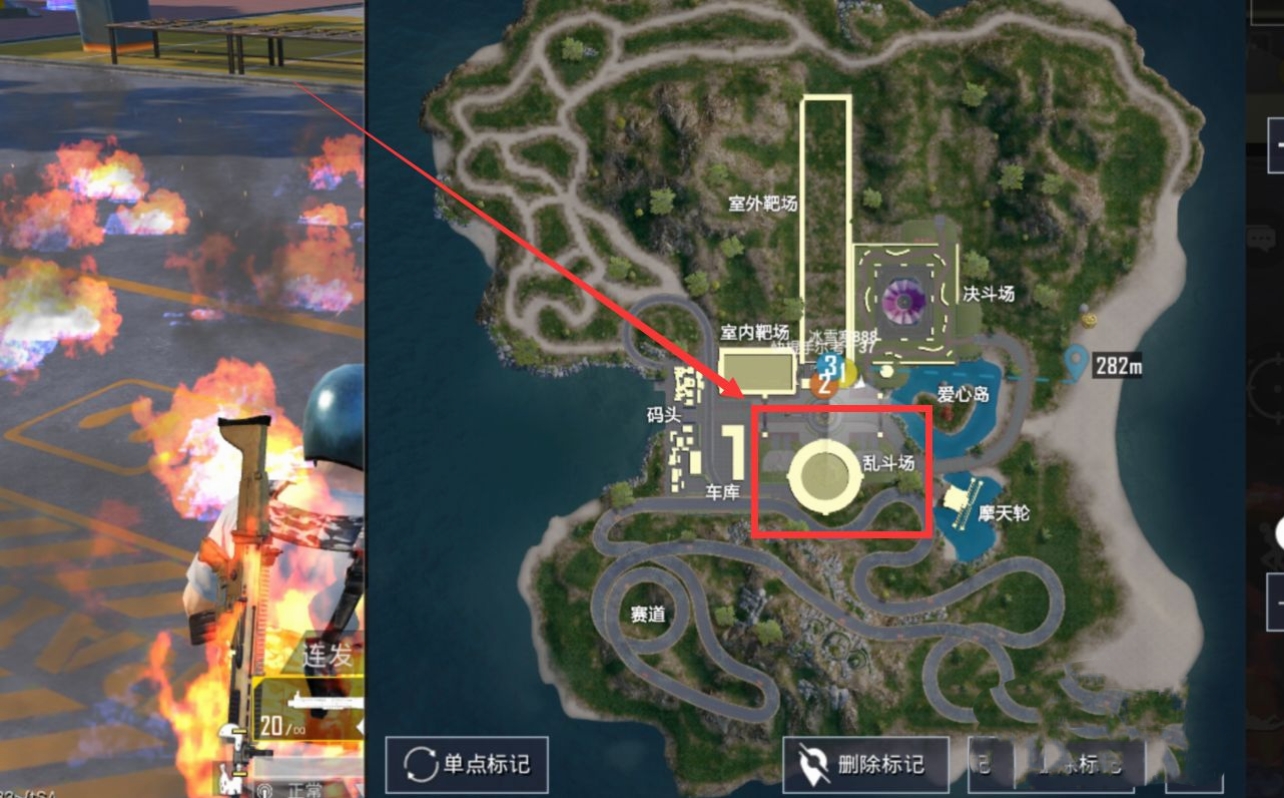
Task: Mark the 乱斗场 brawl arena on the map
Action: point(826,475)
